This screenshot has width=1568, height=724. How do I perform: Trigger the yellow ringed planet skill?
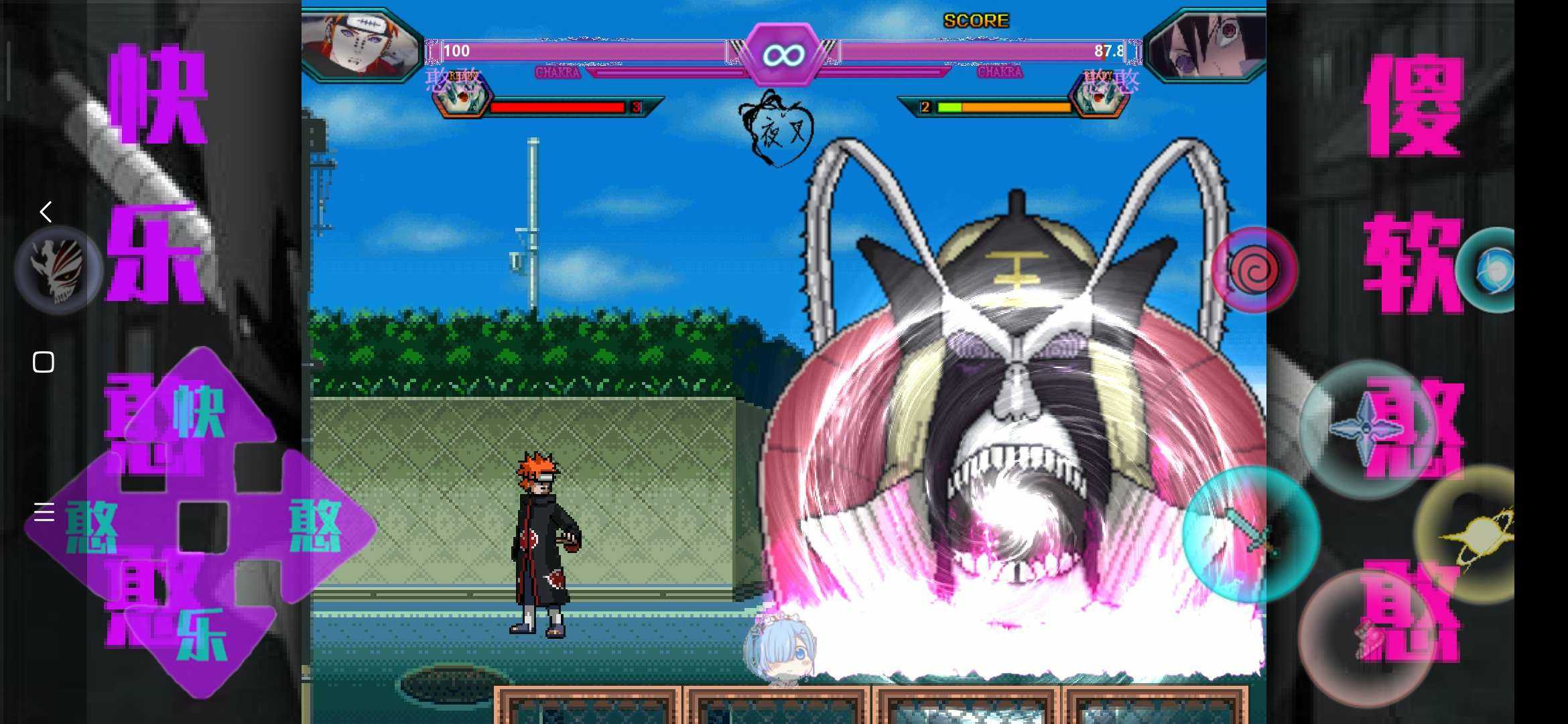(1474, 534)
